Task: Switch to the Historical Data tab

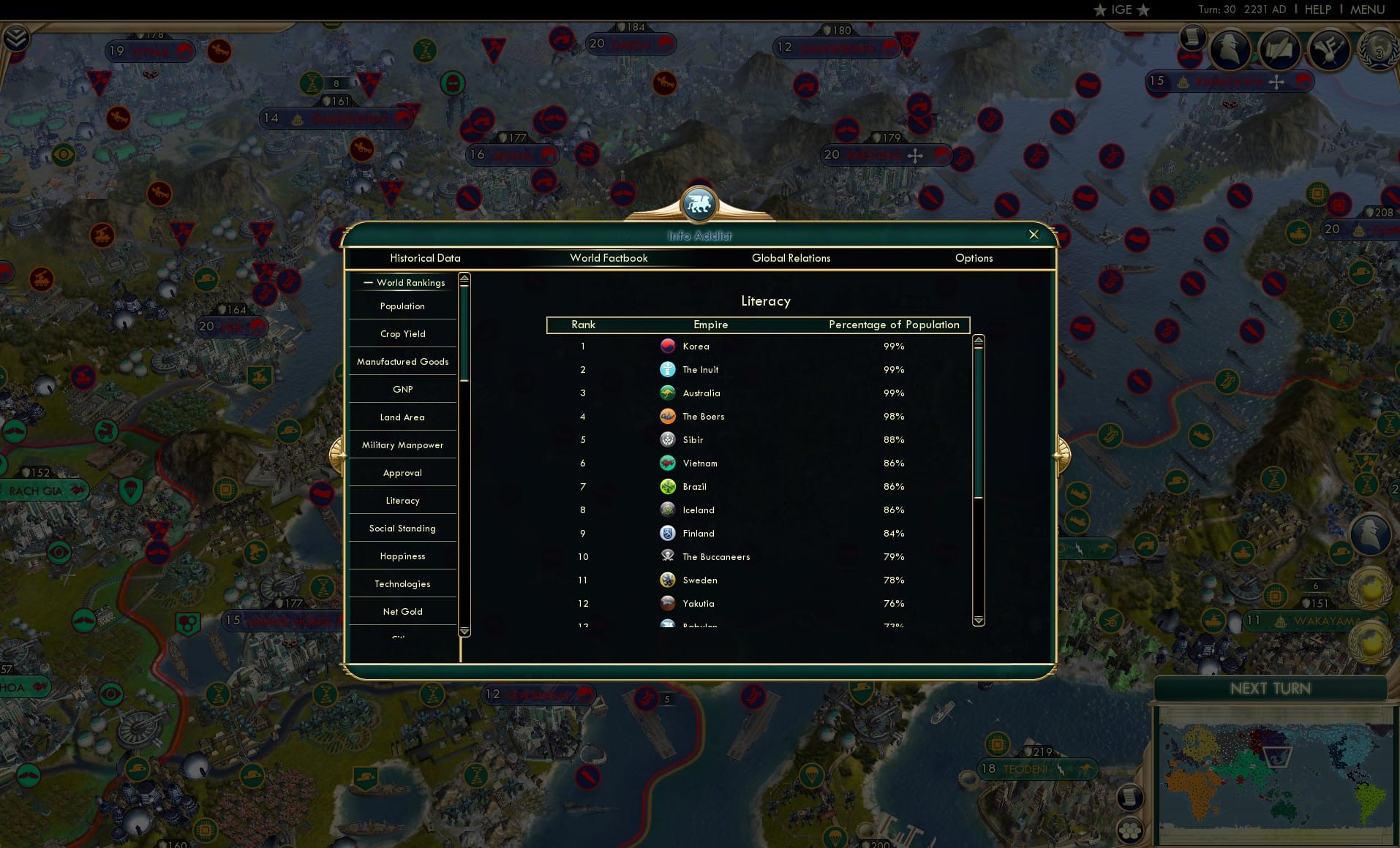Action: 426,258
